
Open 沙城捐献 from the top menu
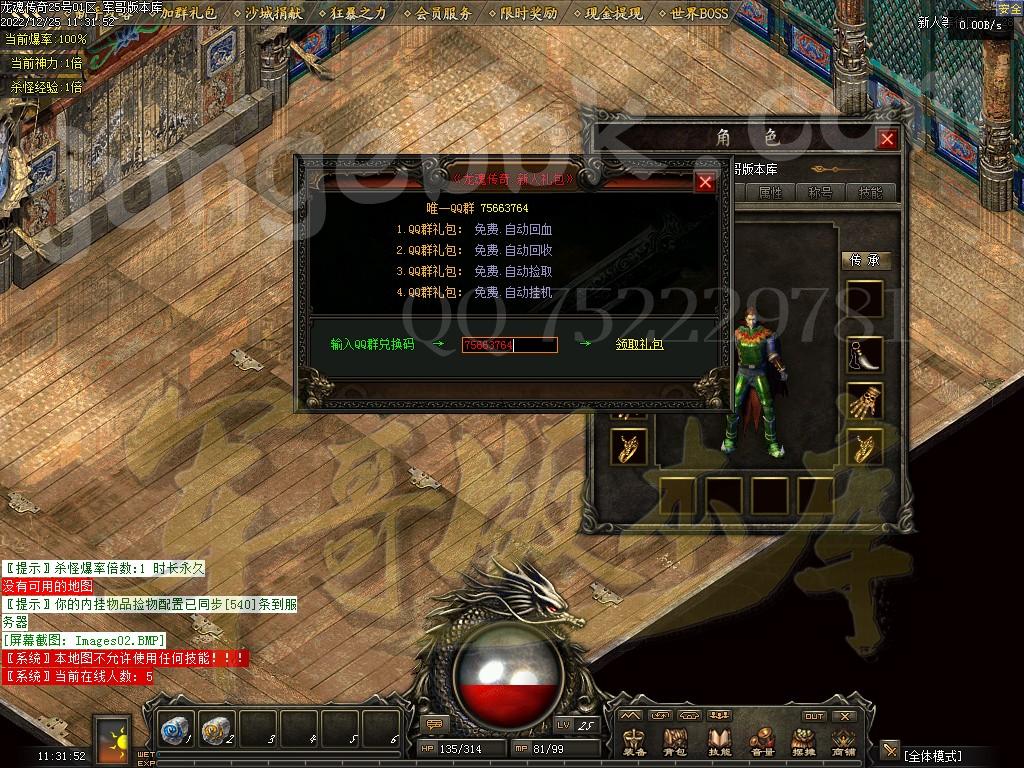[272, 14]
